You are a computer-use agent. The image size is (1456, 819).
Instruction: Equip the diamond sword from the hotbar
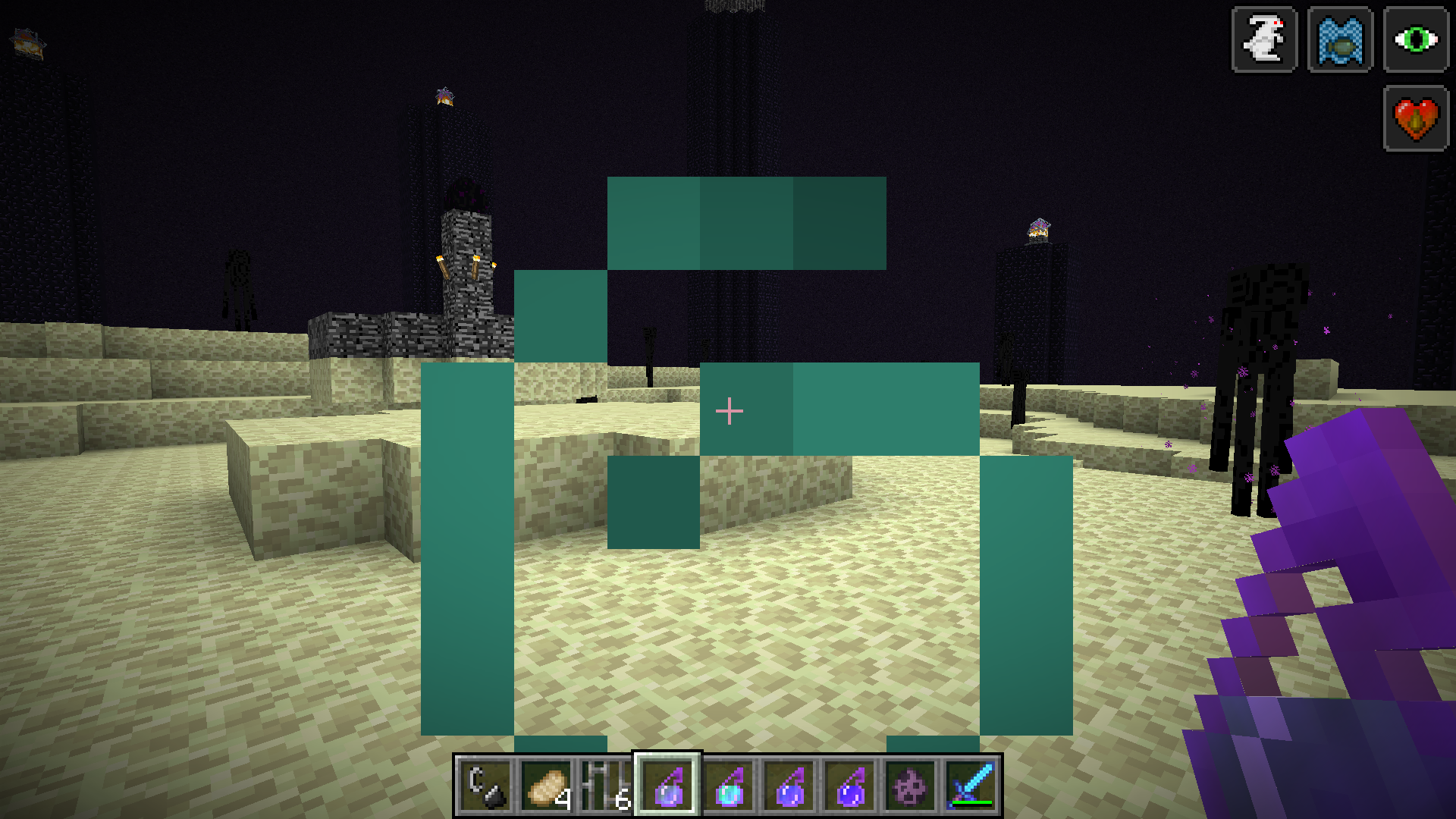971,786
